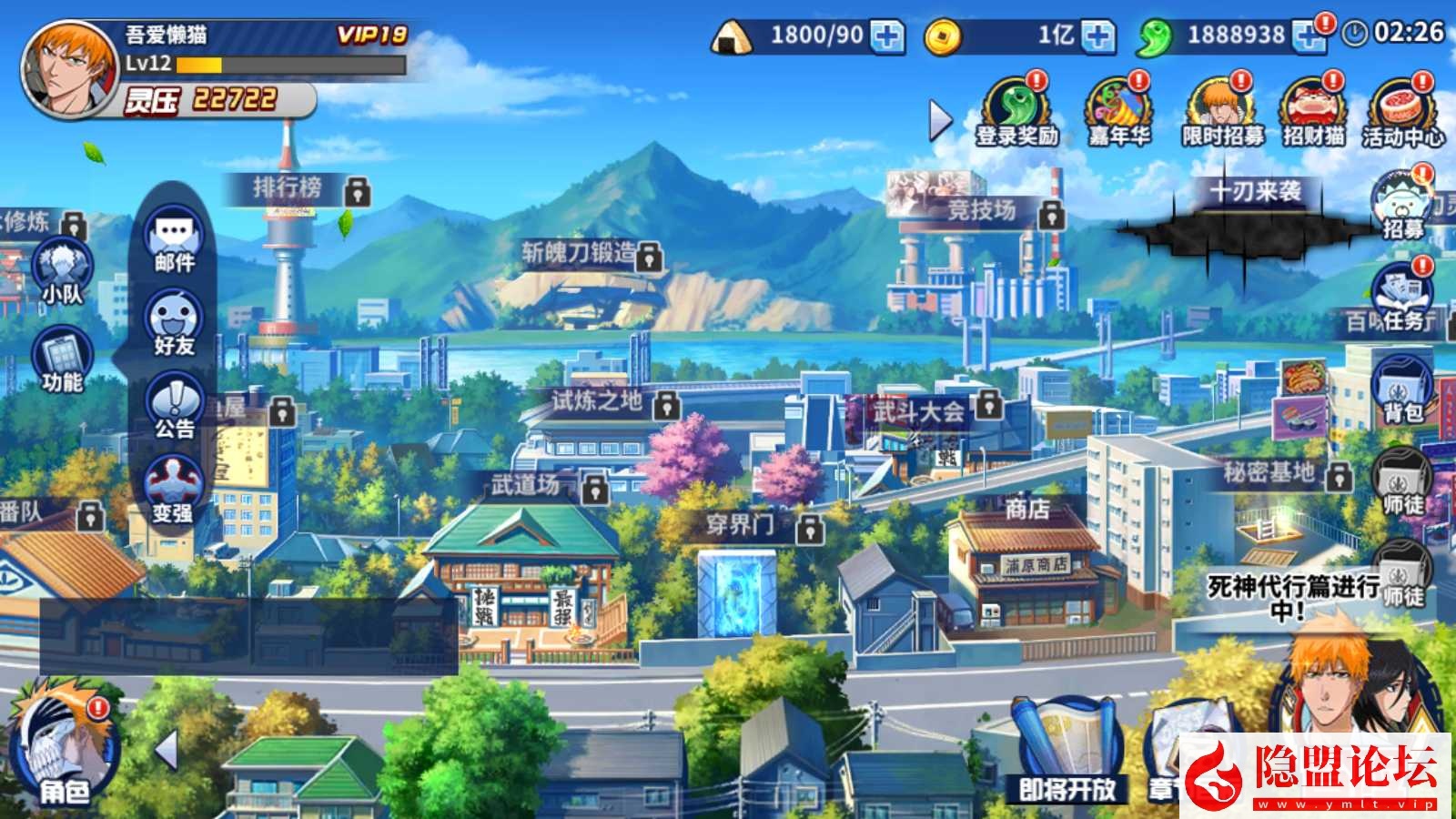Viewport: 1456px width, 819px height.
Task: Add gold coins with the plus button
Action: pyautogui.click(x=1098, y=36)
